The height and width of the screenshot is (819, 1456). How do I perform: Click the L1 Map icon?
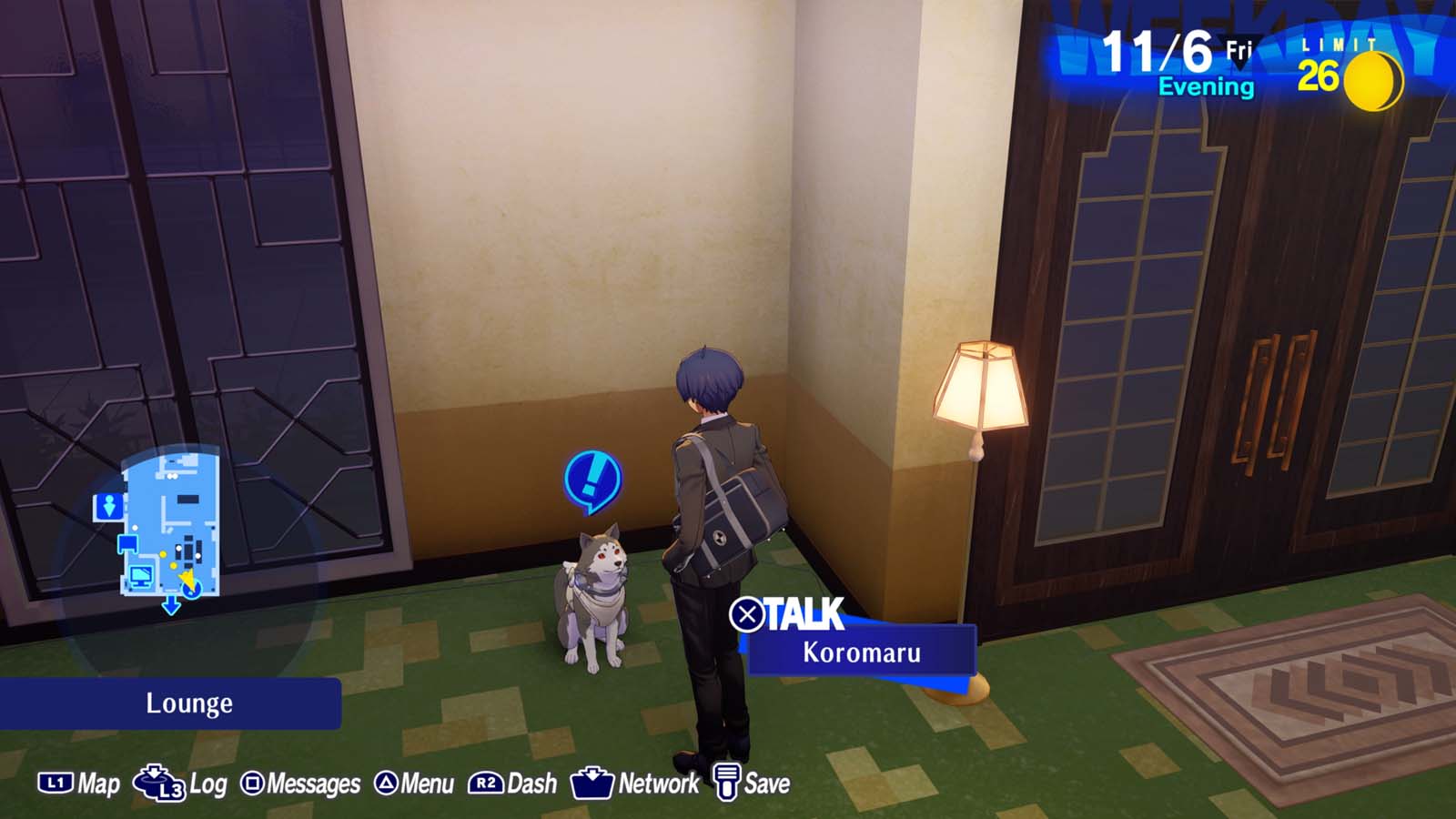tap(57, 781)
